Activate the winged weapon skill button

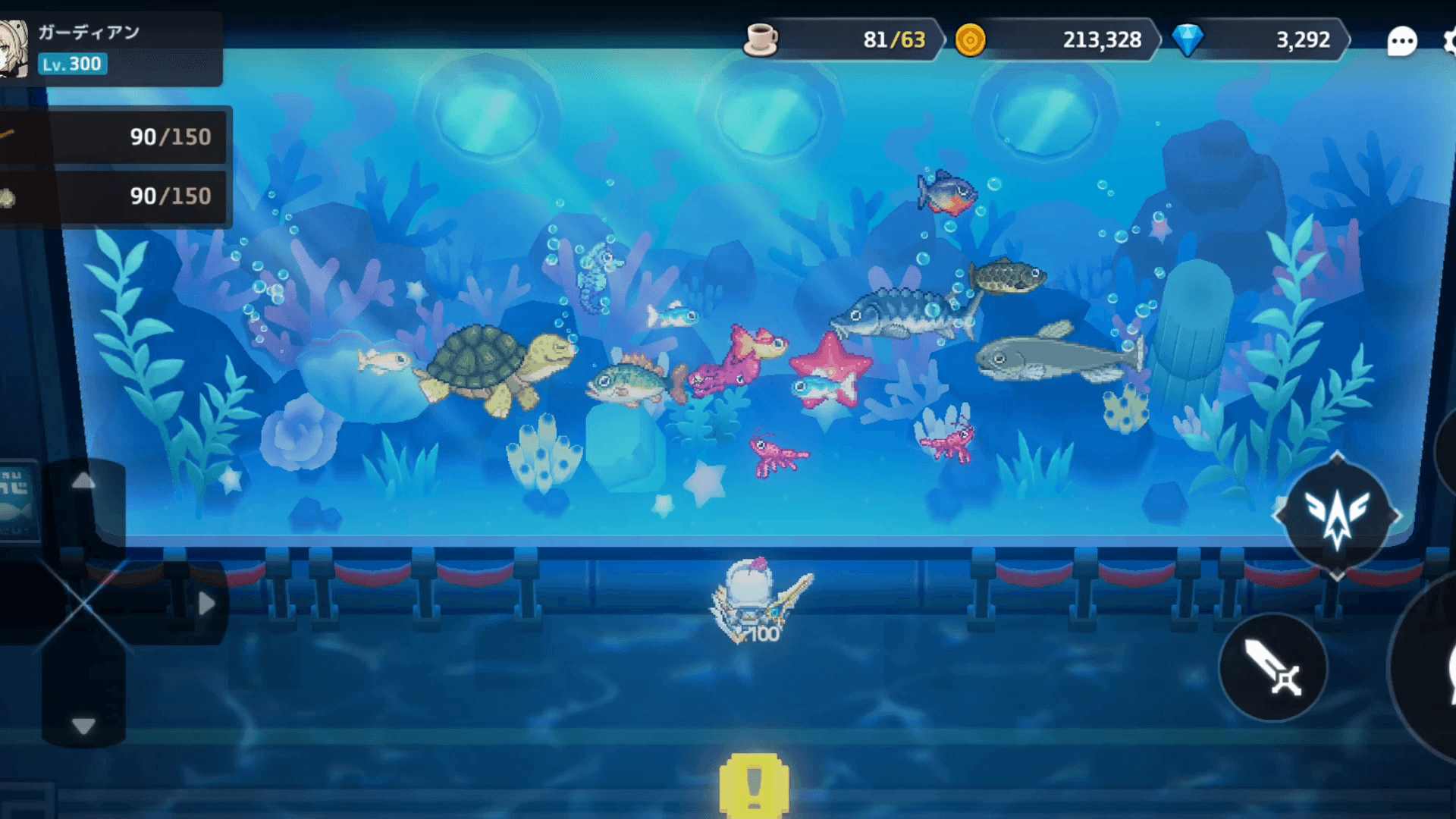[x=1336, y=516]
